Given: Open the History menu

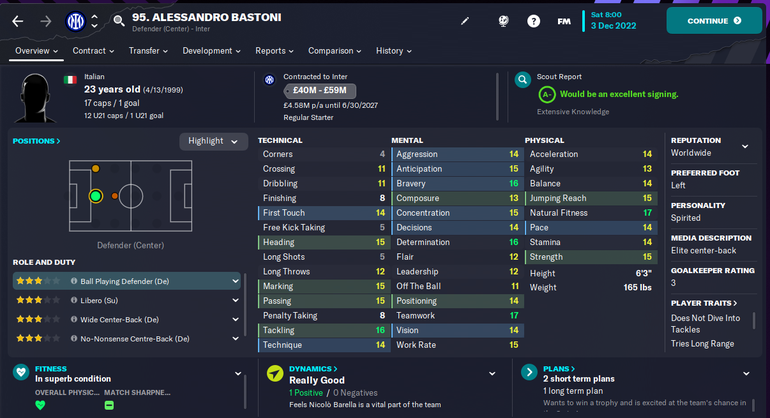Looking at the screenshot, I should click(x=394, y=51).
